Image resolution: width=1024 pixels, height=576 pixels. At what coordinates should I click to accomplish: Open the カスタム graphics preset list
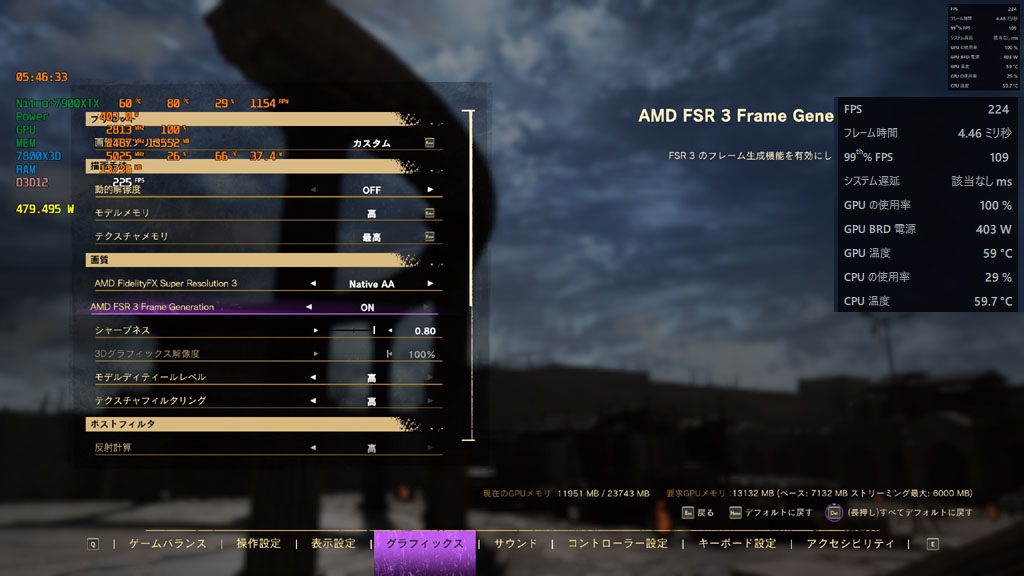pyautogui.click(x=429, y=143)
